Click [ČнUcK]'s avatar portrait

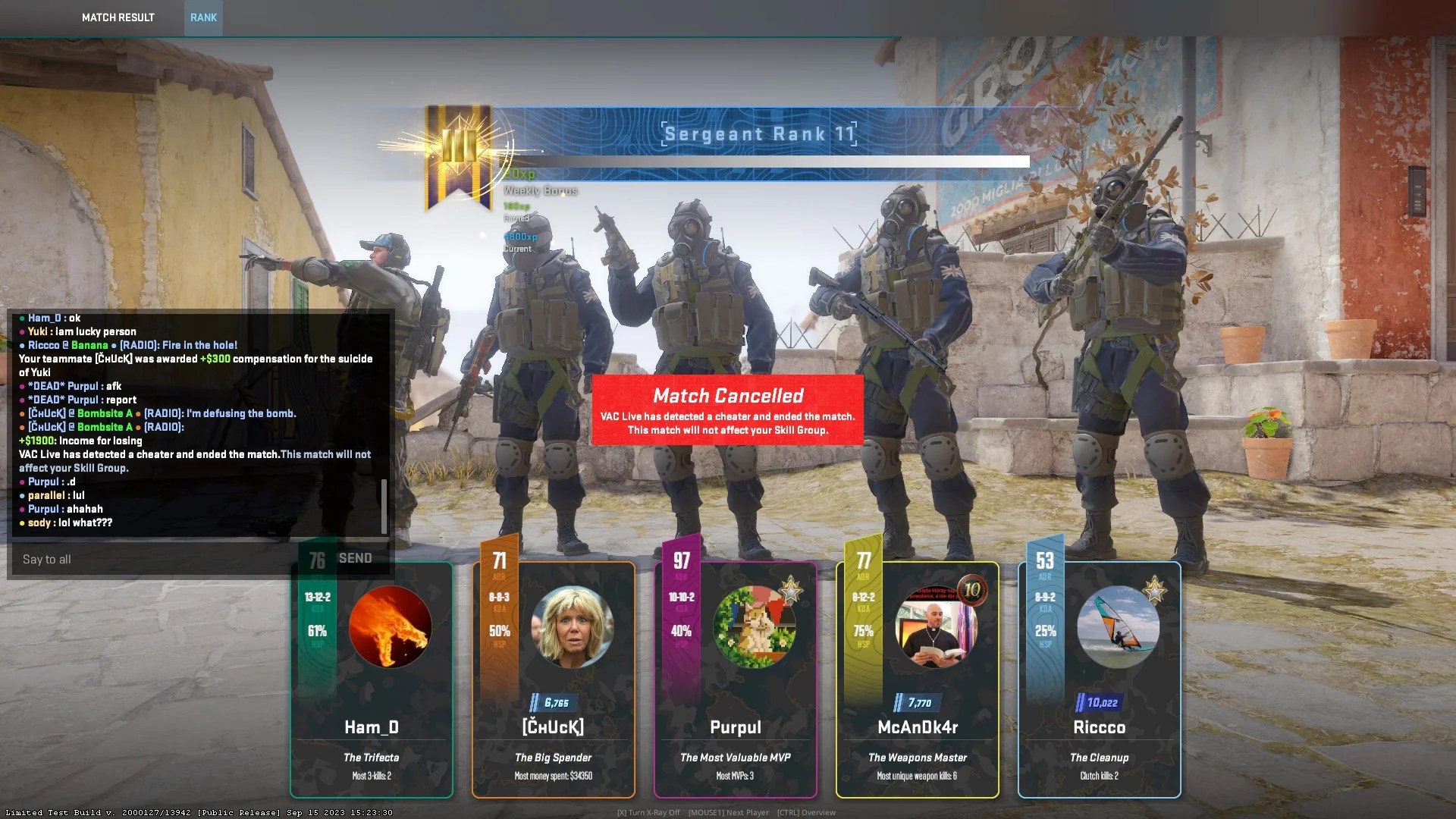[x=573, y=626]
